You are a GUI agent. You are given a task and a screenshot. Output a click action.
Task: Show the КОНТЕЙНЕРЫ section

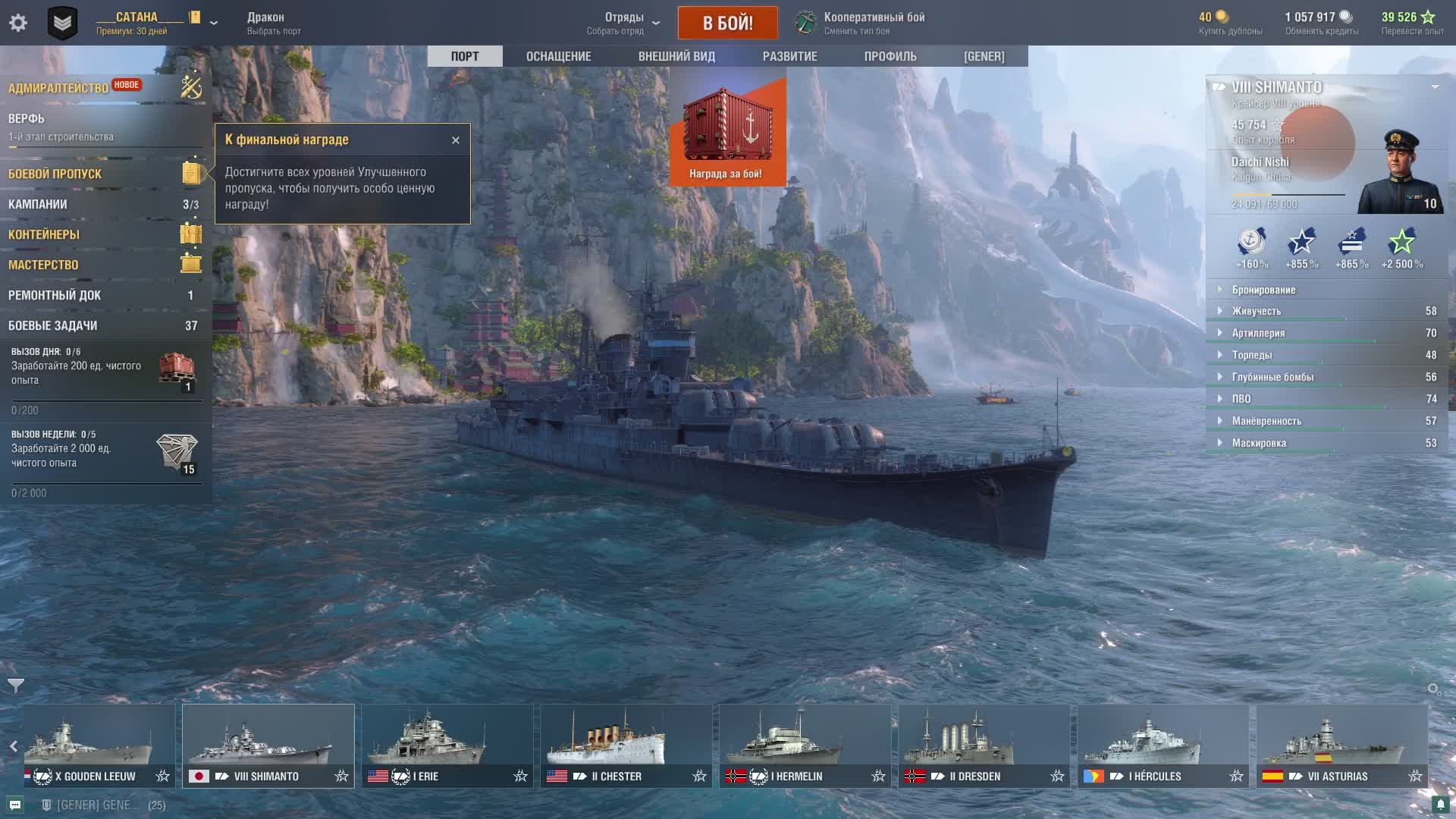pyautogui.click(x=44, y=234)
